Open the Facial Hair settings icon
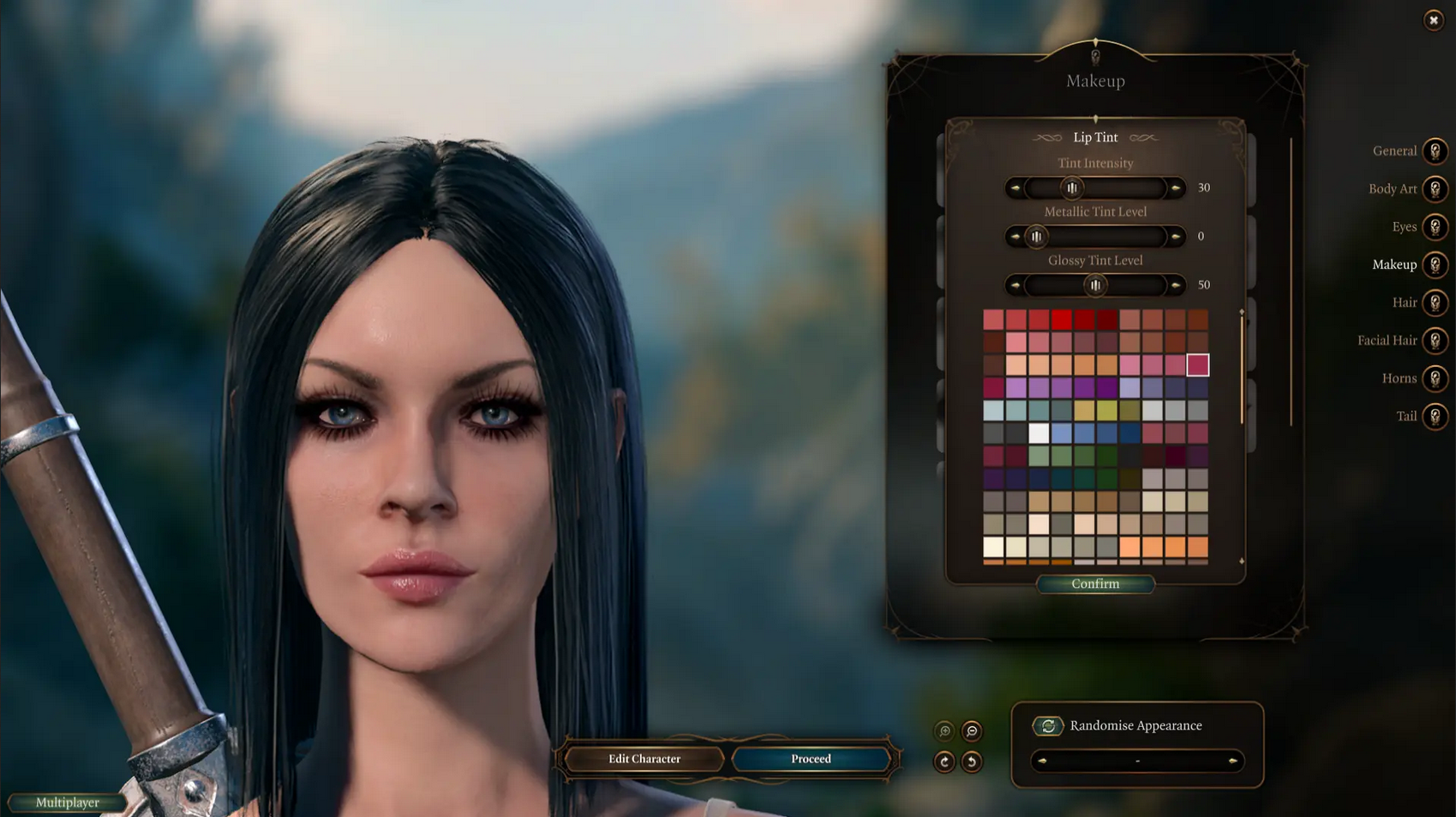The width and height of the screenshot is (1456, 817). (1433, 340)
